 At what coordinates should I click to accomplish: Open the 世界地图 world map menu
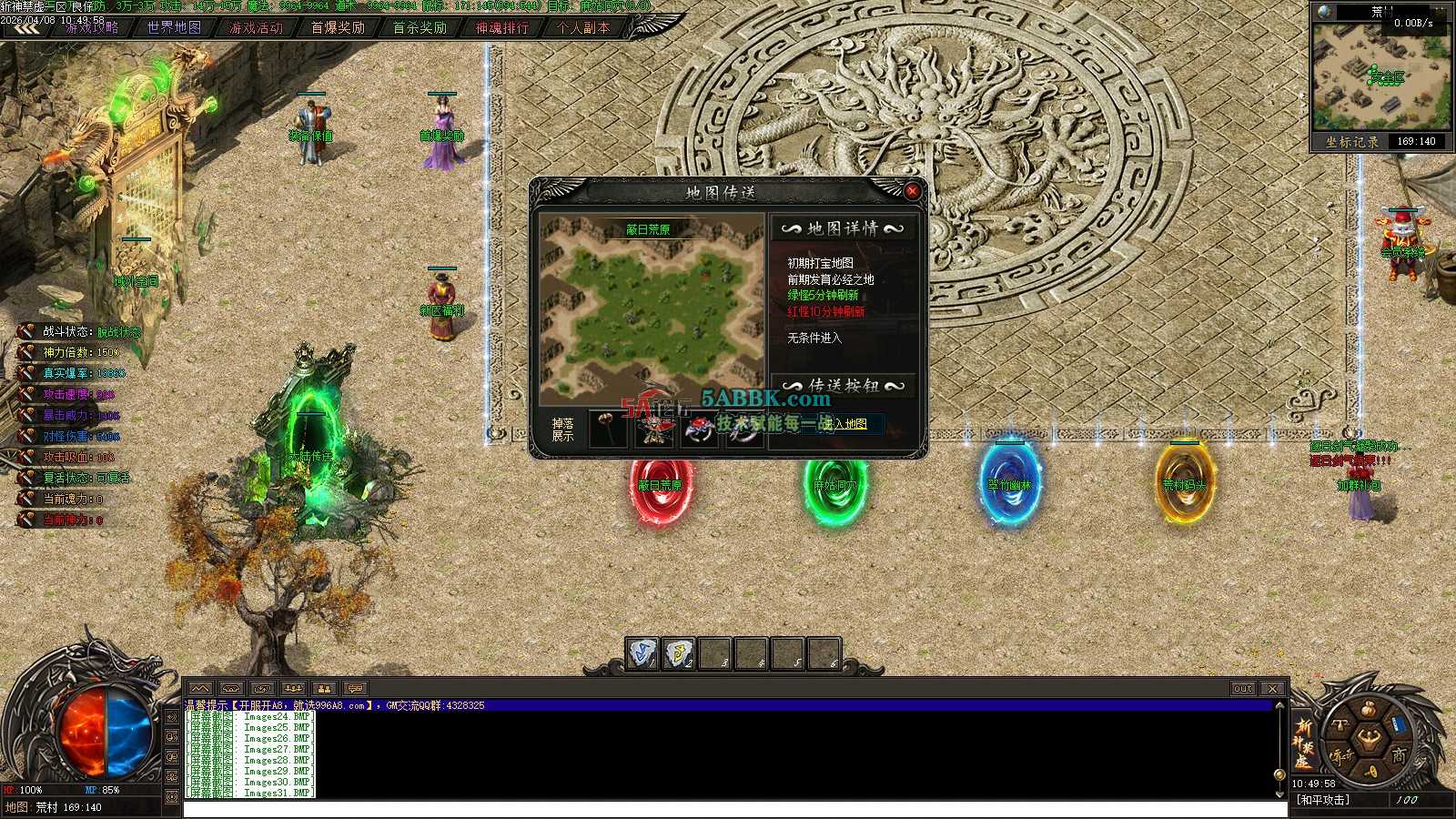[x=174, y=27]
